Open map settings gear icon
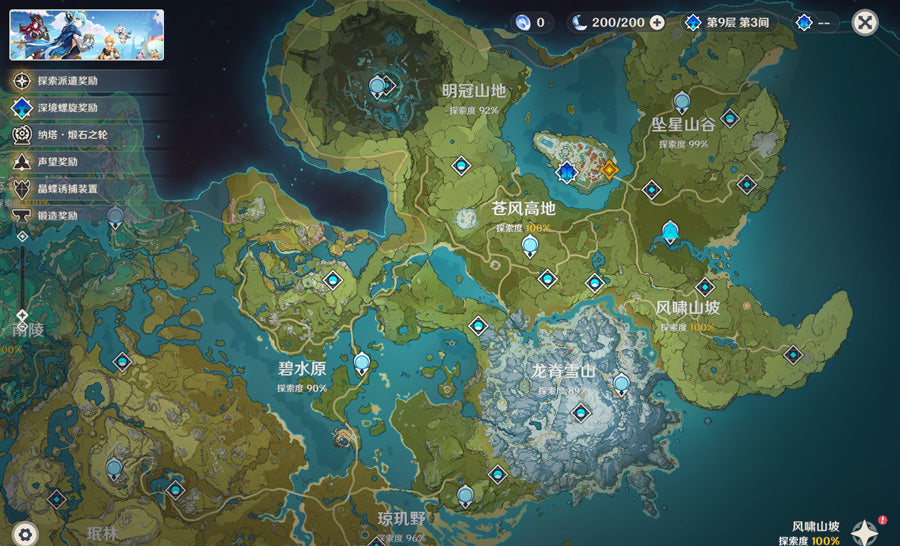Viewport: 900px width, 546px height. [27, 533]
